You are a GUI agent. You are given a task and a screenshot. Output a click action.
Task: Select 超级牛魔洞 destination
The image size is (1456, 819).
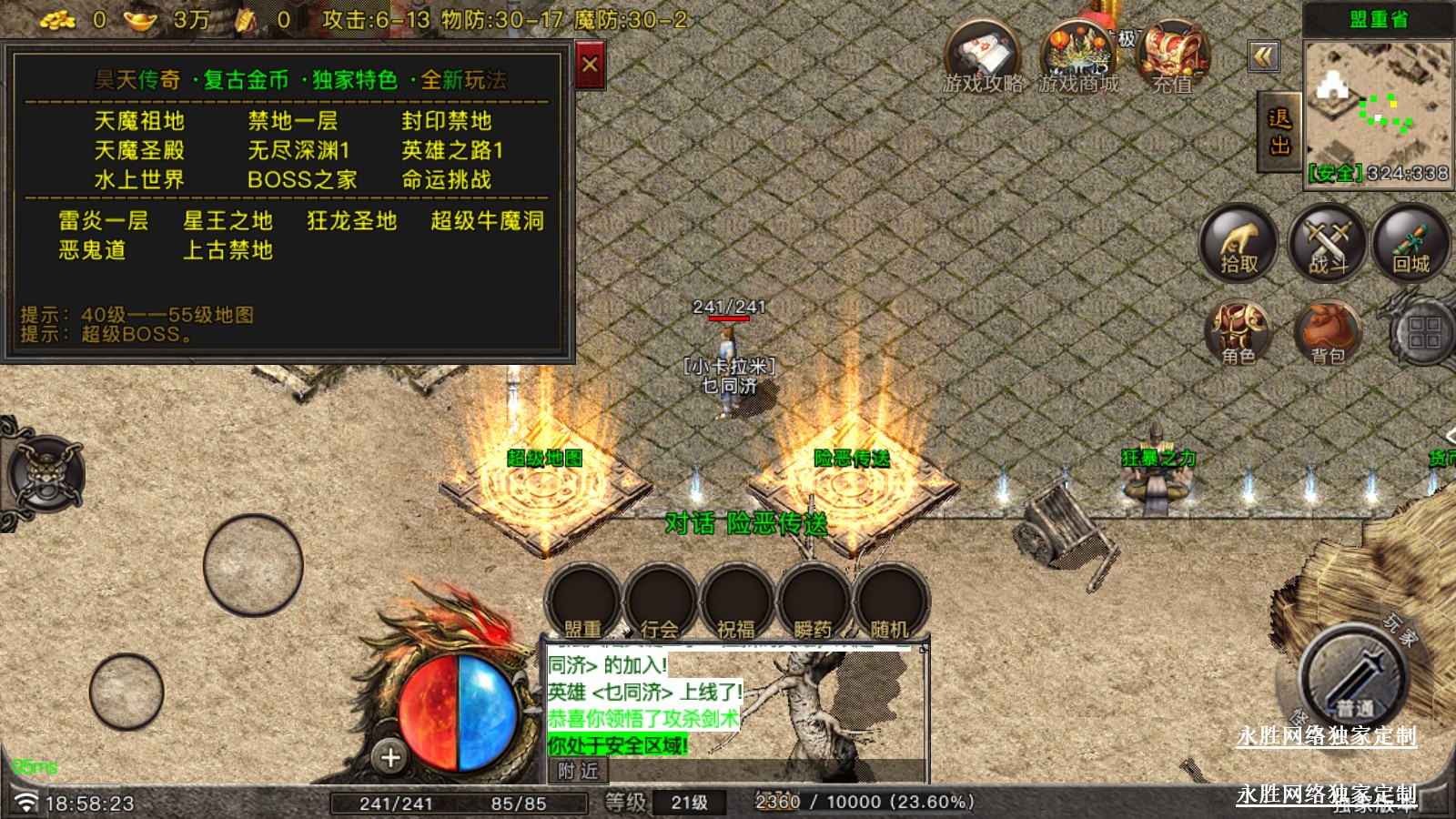pos(487,221)
